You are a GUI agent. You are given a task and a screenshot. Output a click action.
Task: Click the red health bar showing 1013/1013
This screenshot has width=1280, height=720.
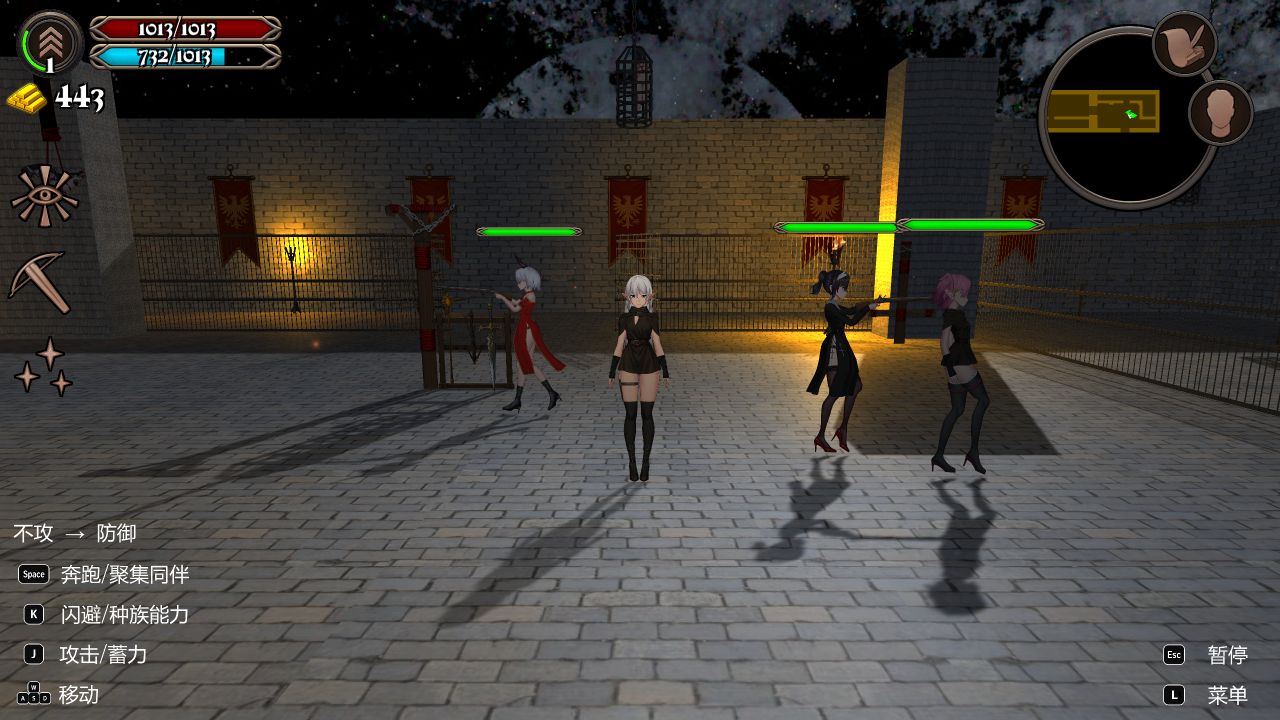[185, 29]
